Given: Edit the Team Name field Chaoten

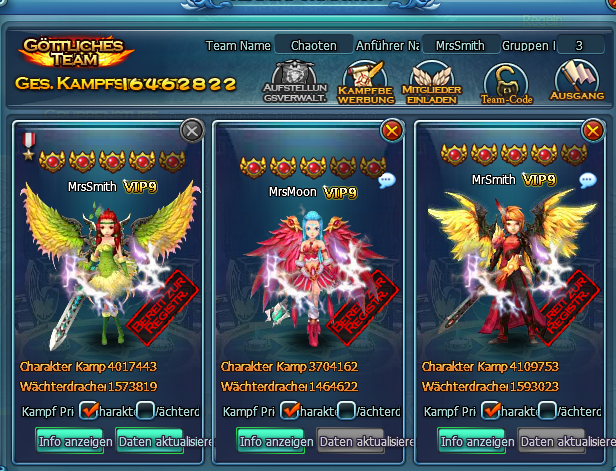Looking at the screenshot, I should click(x=315, y=45).
